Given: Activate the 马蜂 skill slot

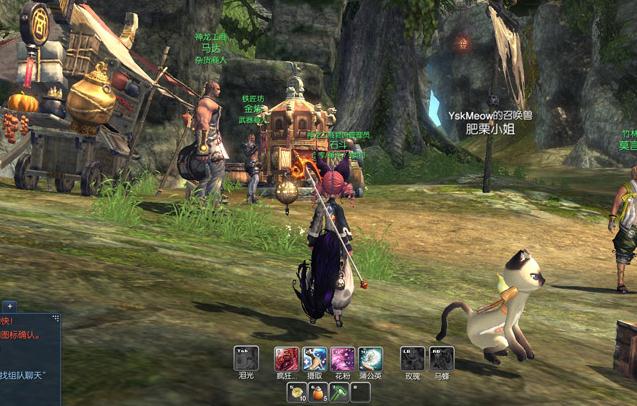Looking at the screenshot, I should [441, 358].
